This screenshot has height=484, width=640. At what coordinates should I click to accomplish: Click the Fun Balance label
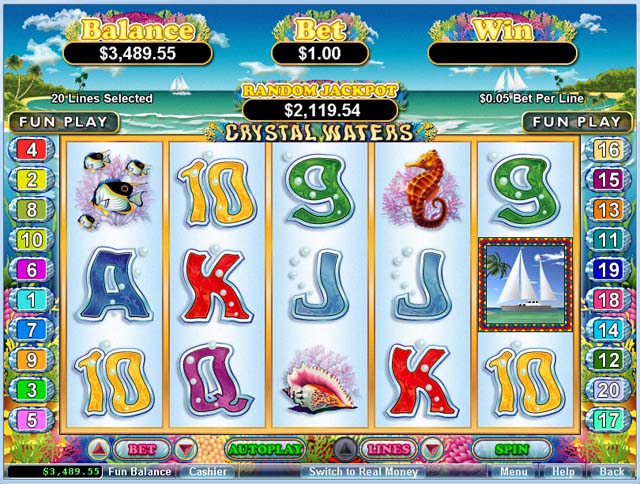(x=139, y=471)
